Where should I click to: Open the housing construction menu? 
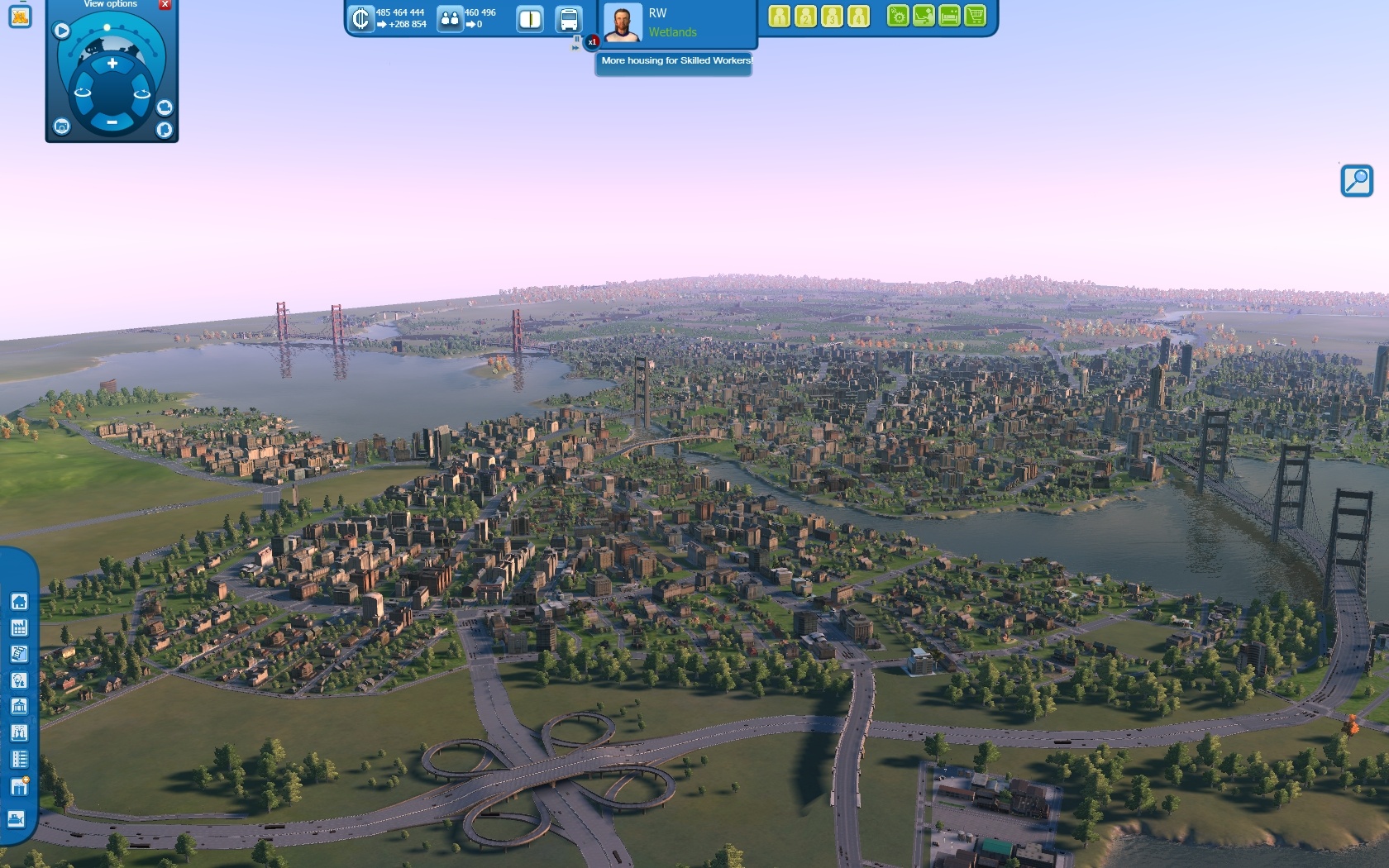pyautogui.click(x=19, y=602)
